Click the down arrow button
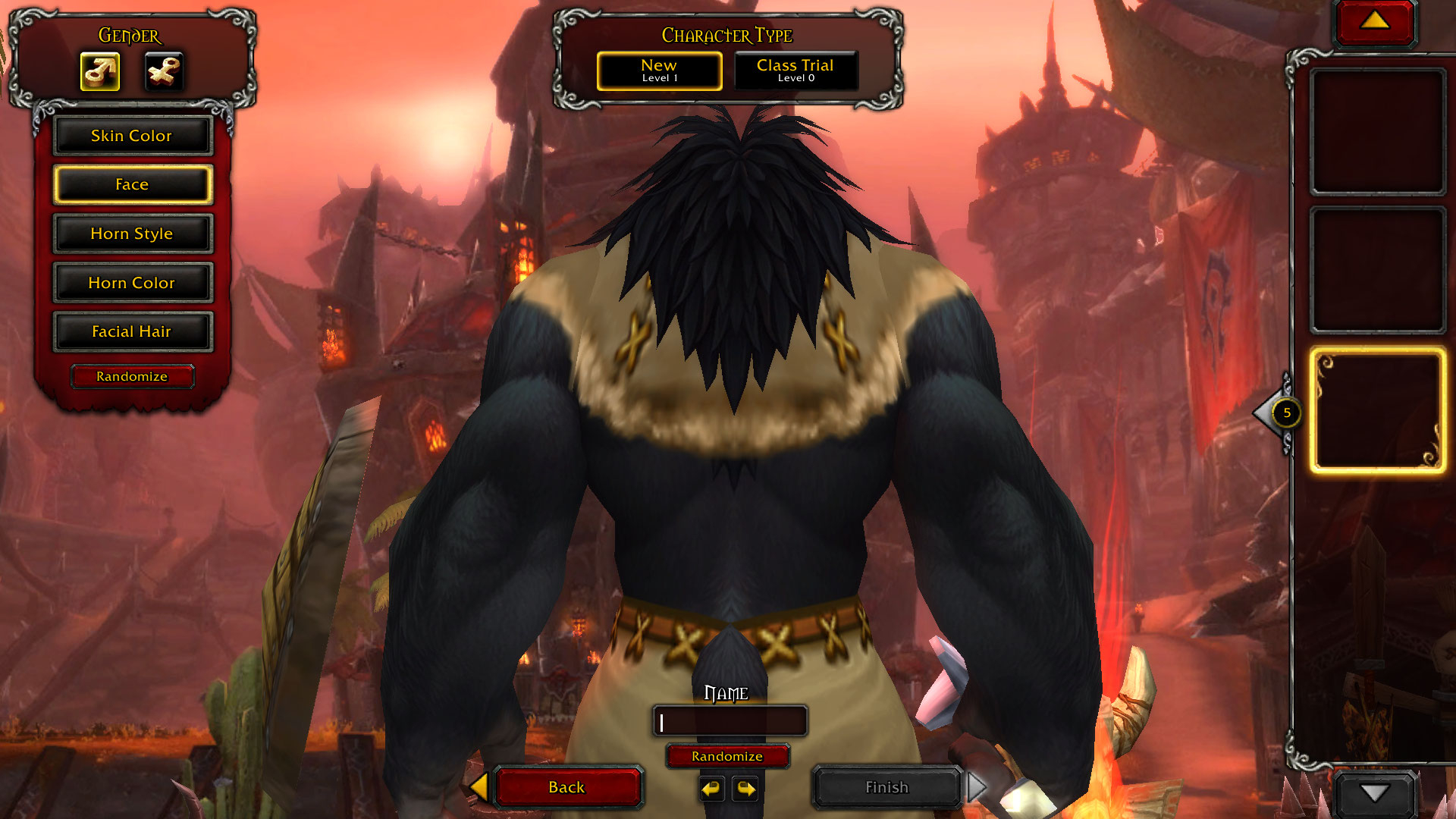This screenshot has height=819, width=1456. [1374, 793]
